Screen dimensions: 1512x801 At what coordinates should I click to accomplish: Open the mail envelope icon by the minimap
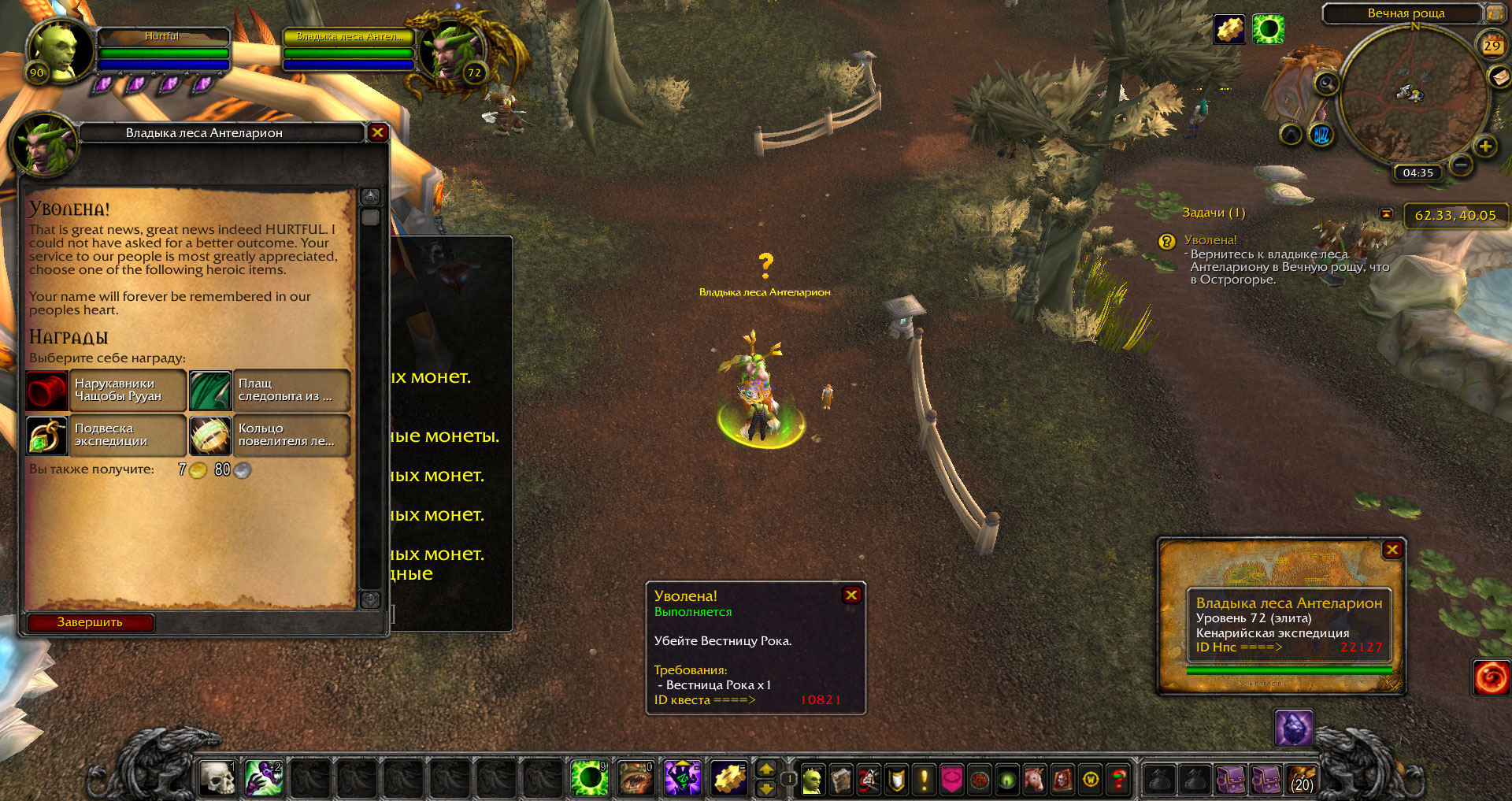tap(1499, 76)
